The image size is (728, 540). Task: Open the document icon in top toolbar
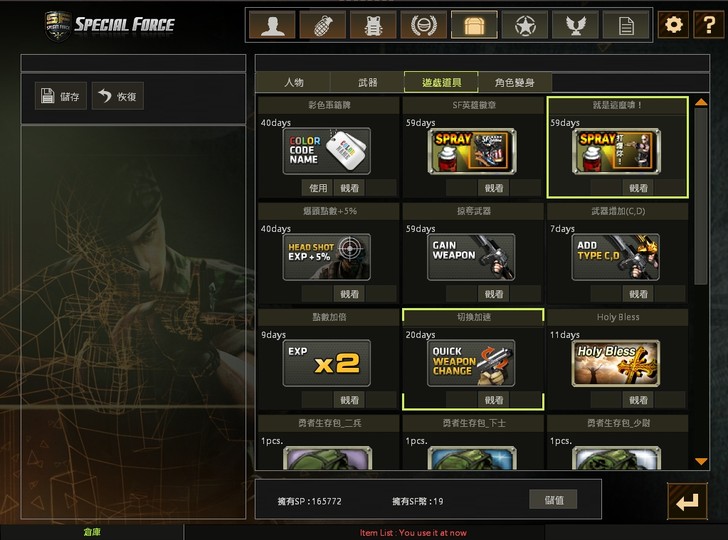(x=626, y=25)
